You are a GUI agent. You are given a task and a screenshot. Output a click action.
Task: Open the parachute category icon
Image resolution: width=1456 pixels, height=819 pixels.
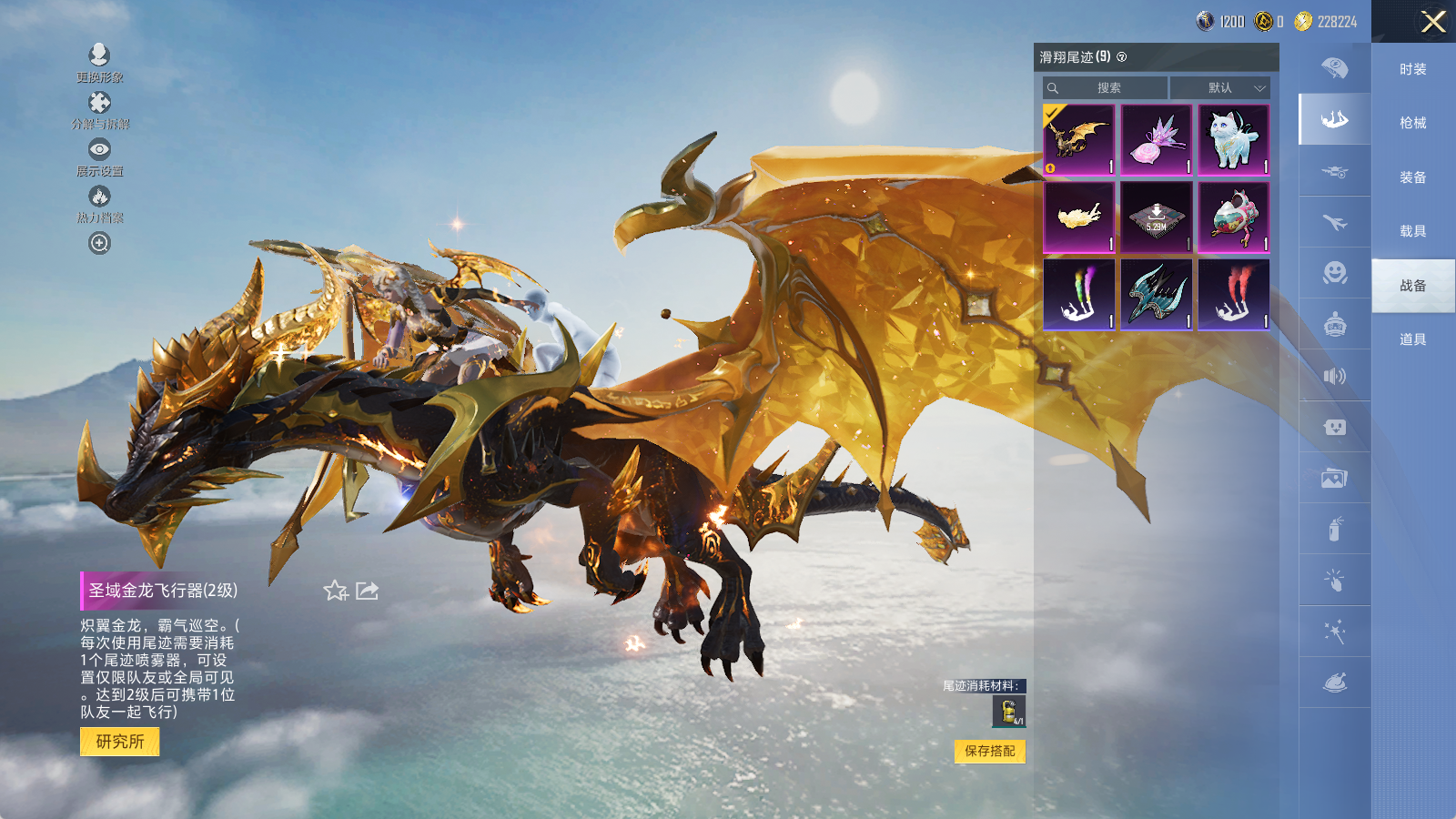click(x=1334, y=68)
